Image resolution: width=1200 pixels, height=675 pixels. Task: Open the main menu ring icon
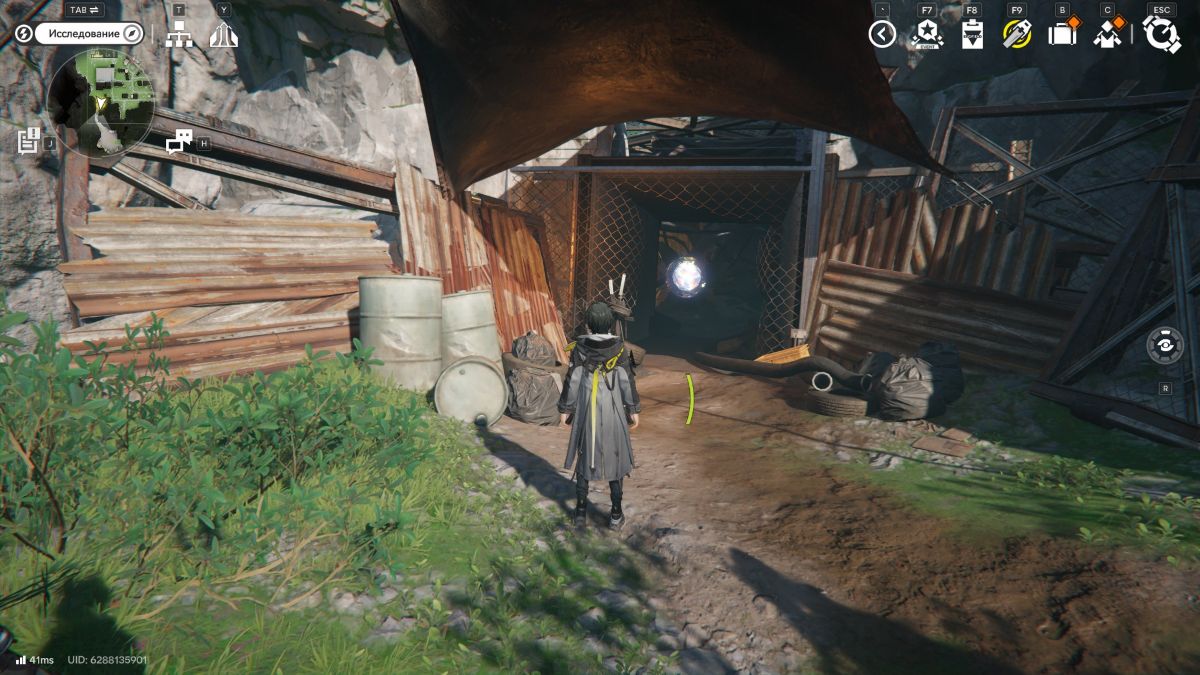click(x=1162, y=34)
